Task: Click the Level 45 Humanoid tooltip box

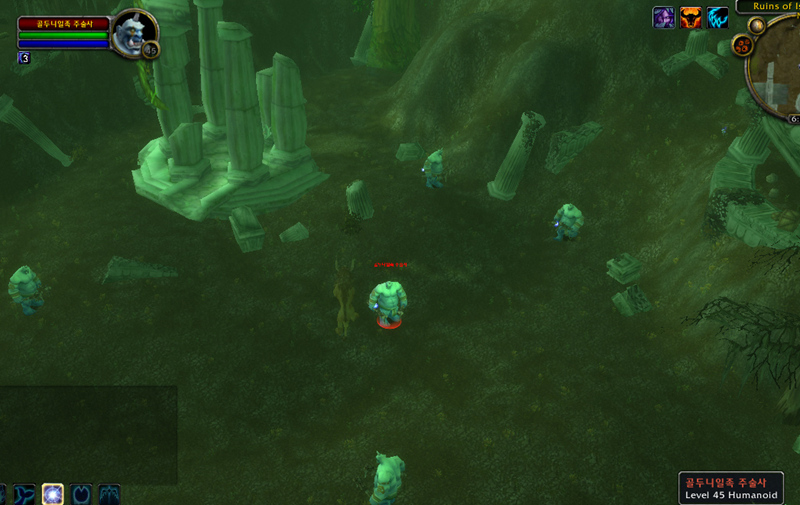Action: point(737,488)
